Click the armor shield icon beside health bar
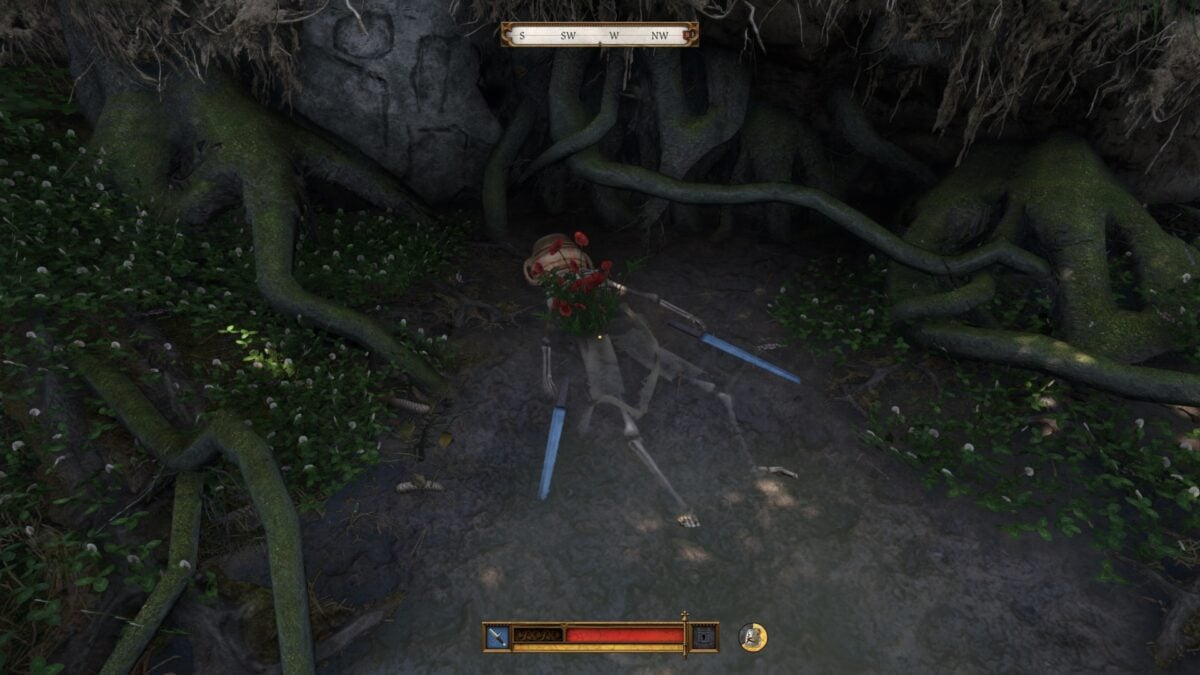 [x=704, y=636]
